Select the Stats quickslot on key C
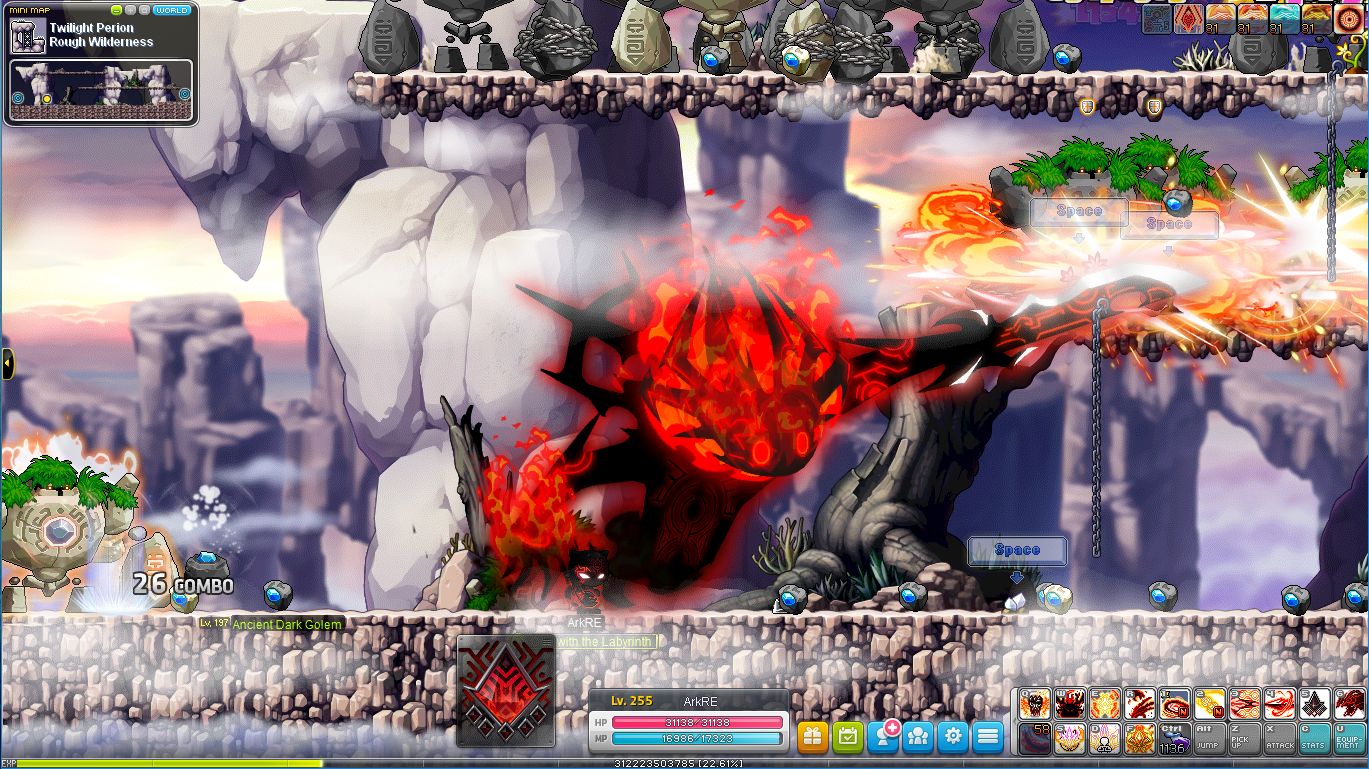This screenshot has height=769, width=1369. point(1314,738)
